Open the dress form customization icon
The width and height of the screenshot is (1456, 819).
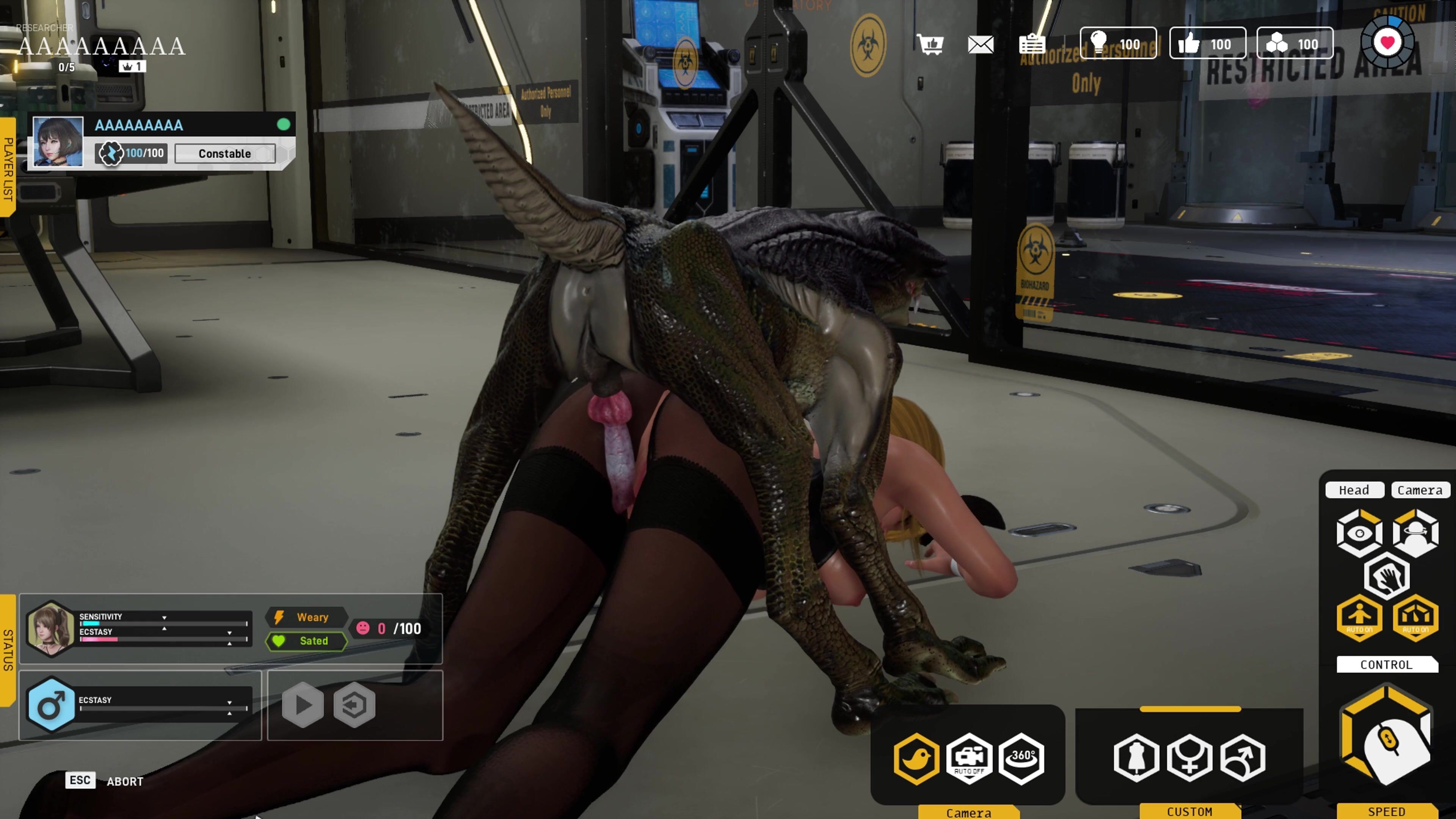[1136, 758]
